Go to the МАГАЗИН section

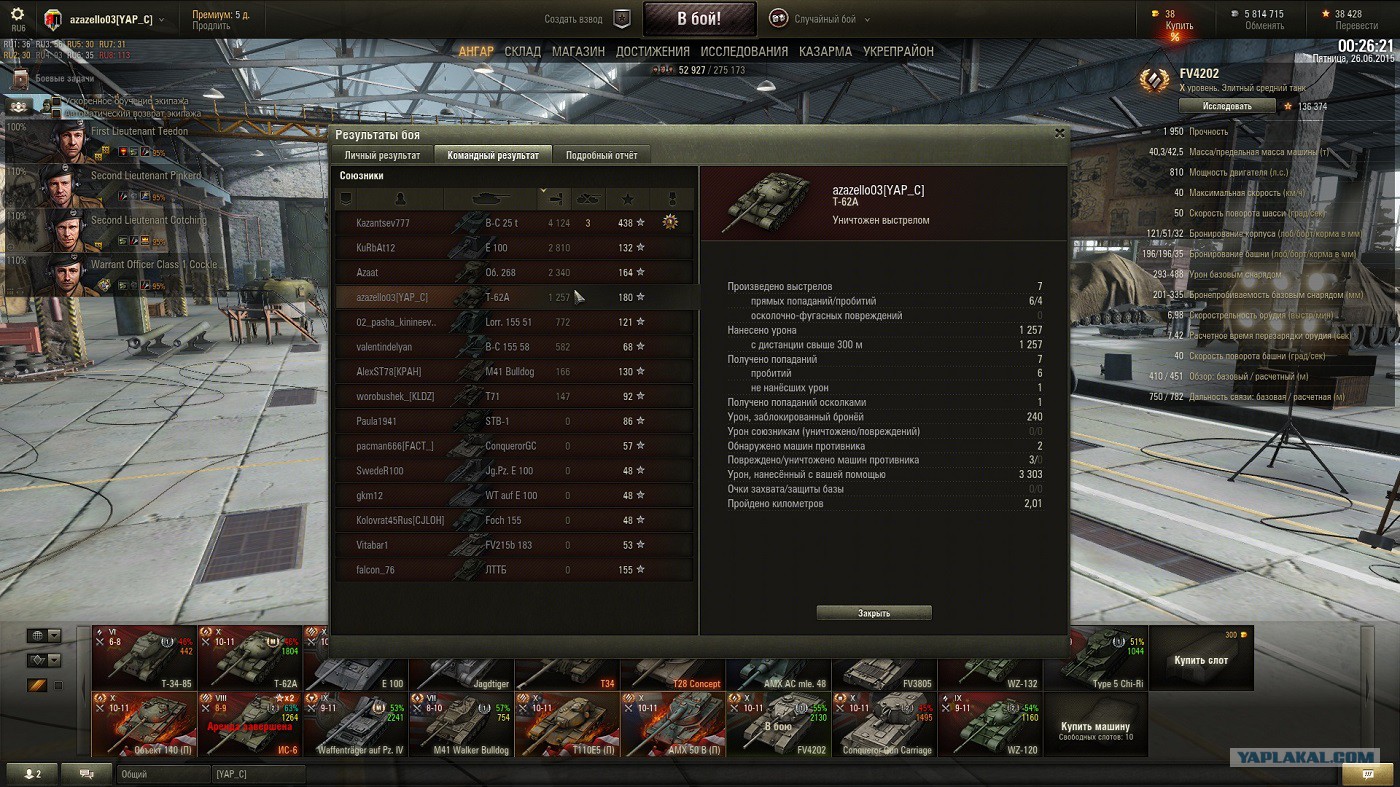(578, 51)
